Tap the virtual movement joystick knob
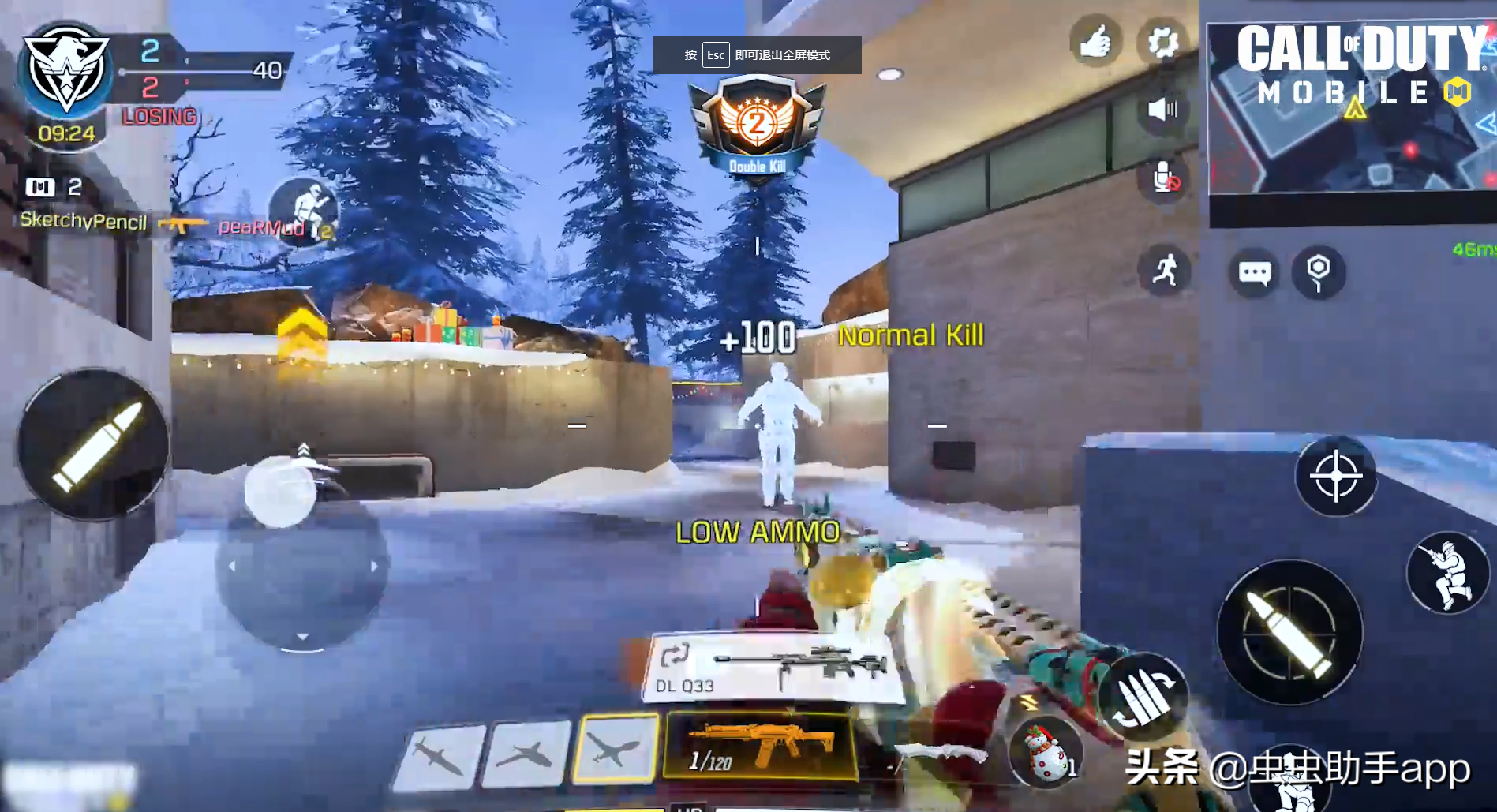Image resolution: width=1497 pixels, height=812 pixels. [281, 491]
